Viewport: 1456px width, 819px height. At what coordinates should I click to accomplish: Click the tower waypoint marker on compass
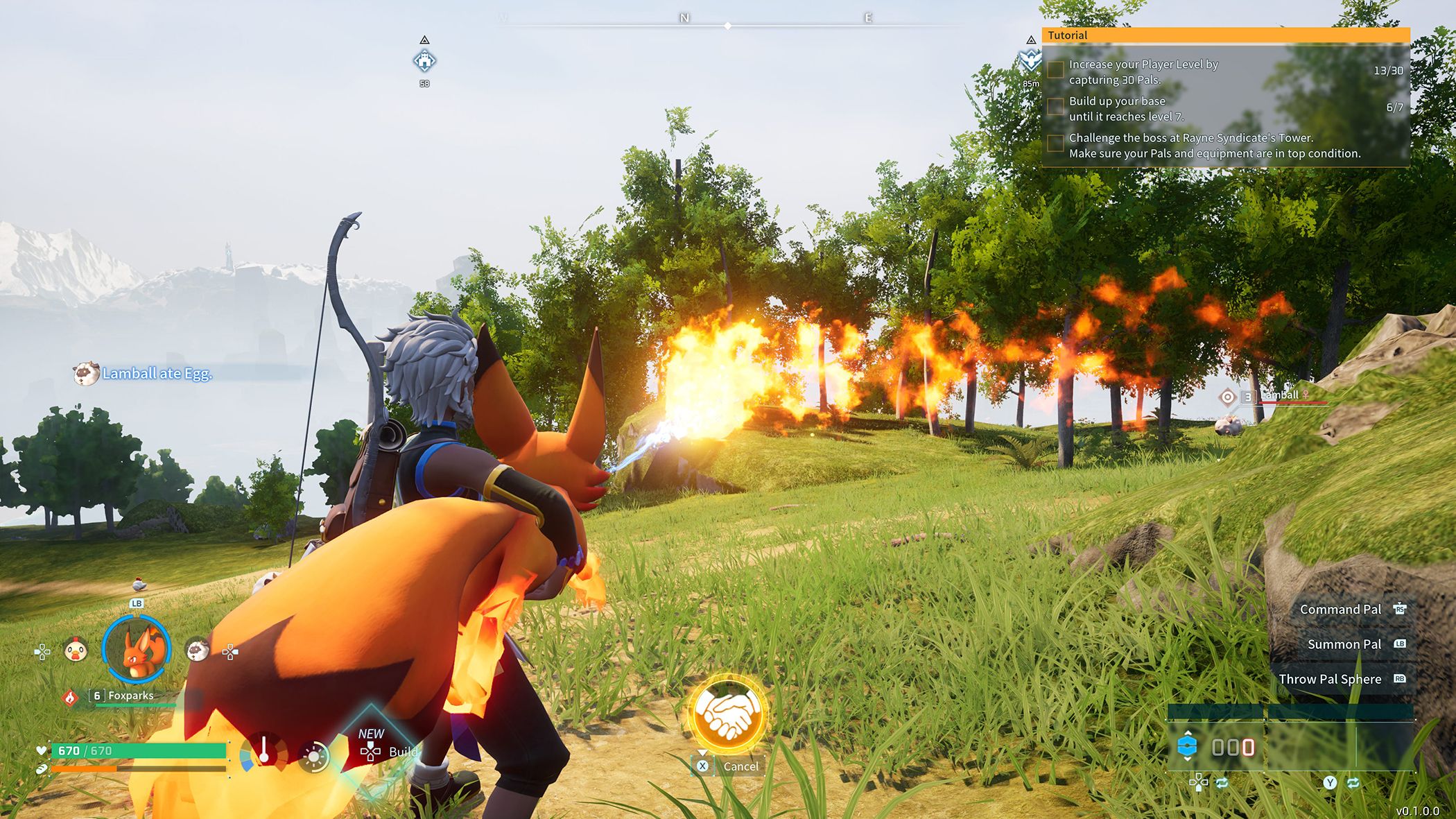tap(1031, 61)
